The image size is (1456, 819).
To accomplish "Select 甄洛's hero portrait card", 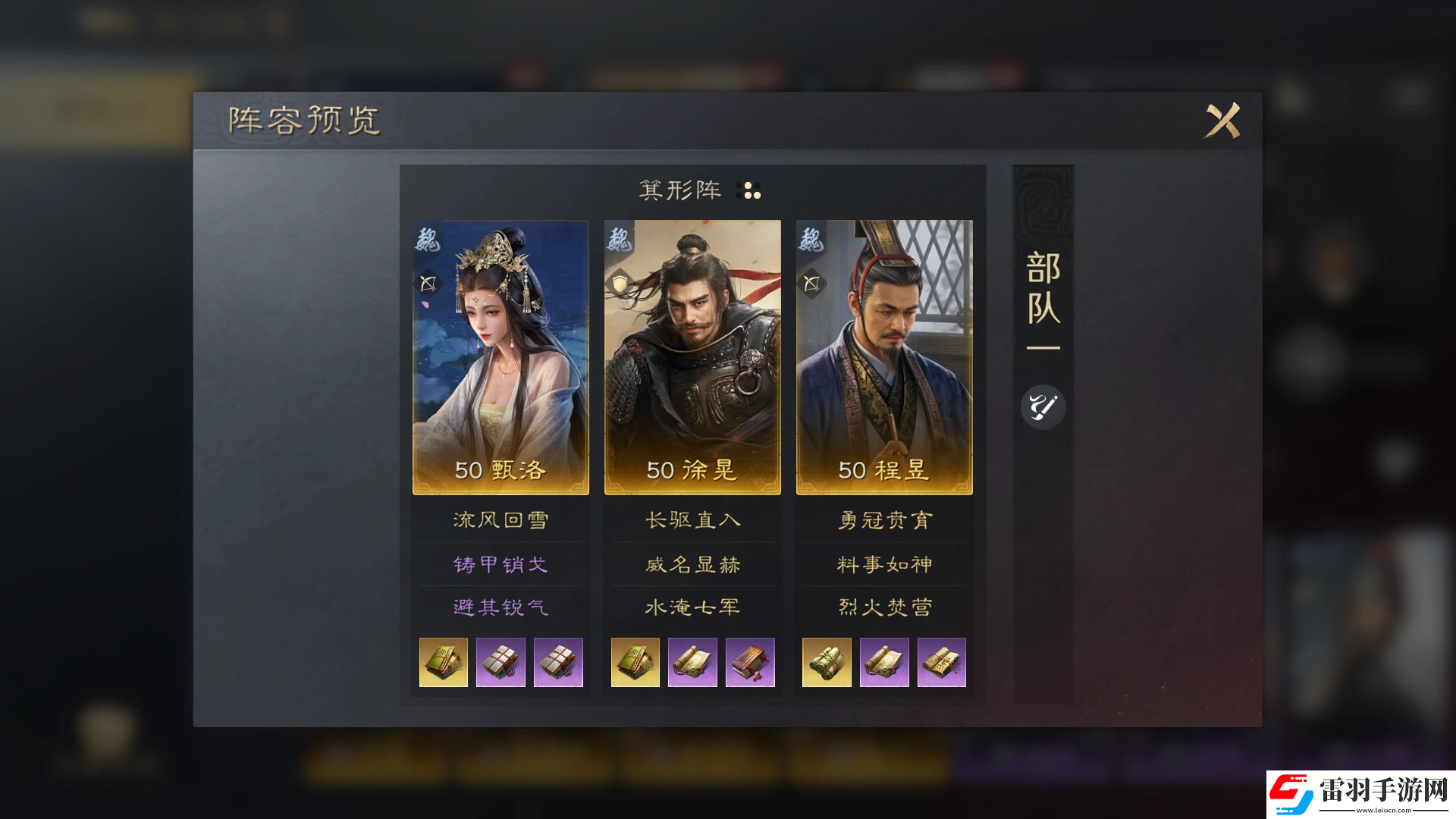I will tap(500, 356).
